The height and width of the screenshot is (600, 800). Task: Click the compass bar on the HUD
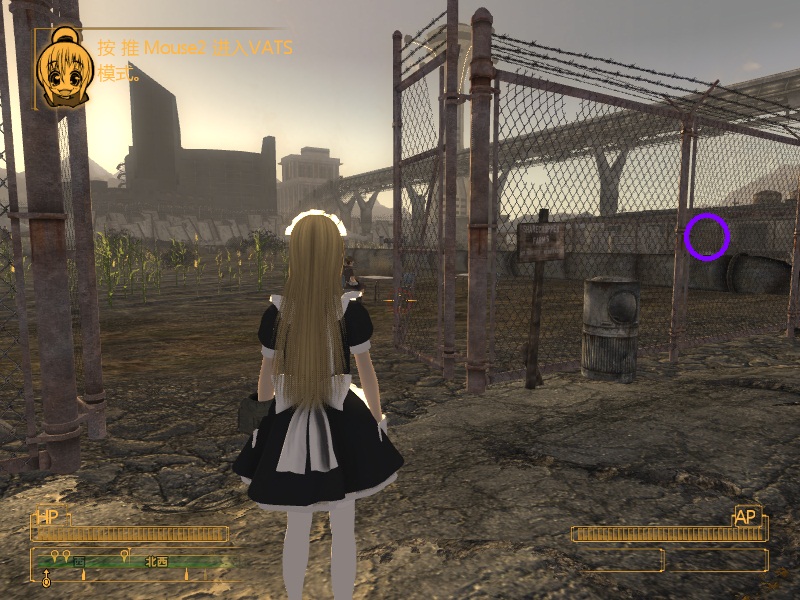[x=133, y=563]
